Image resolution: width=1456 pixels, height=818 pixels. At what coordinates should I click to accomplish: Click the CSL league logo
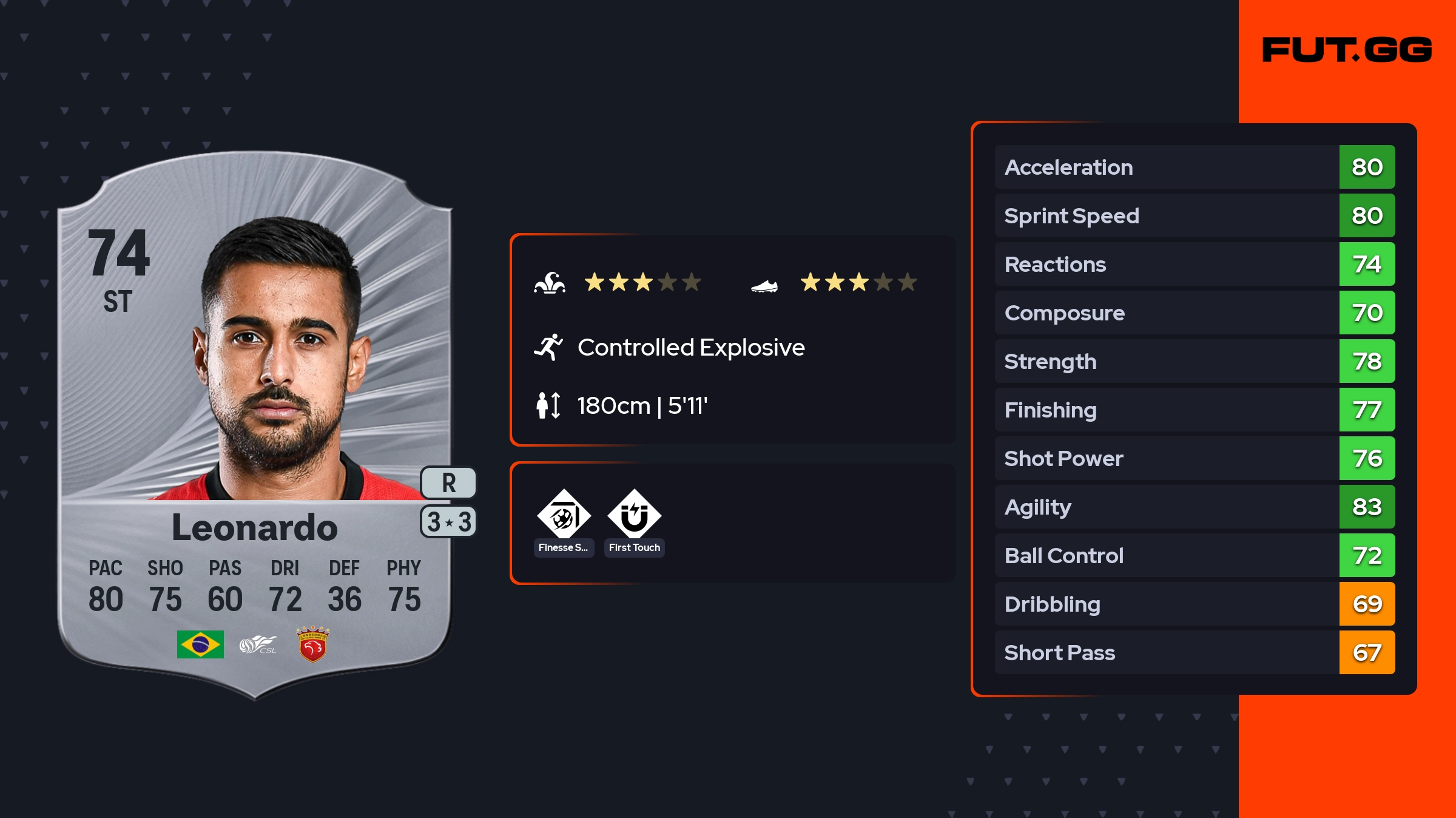click(x=258, y=644)
